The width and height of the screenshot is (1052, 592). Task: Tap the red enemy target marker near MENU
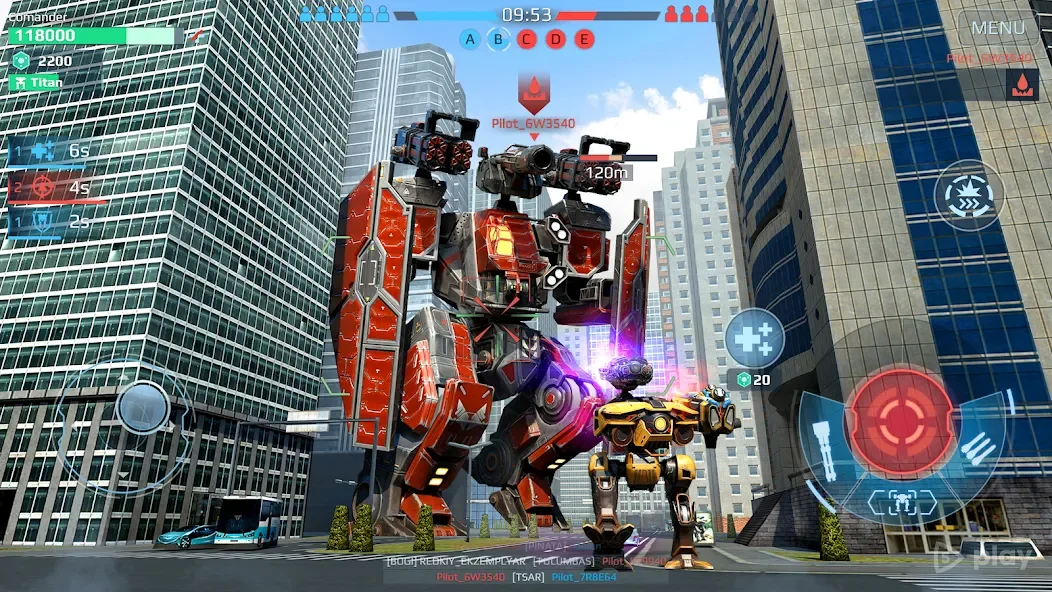(1021, 87)
